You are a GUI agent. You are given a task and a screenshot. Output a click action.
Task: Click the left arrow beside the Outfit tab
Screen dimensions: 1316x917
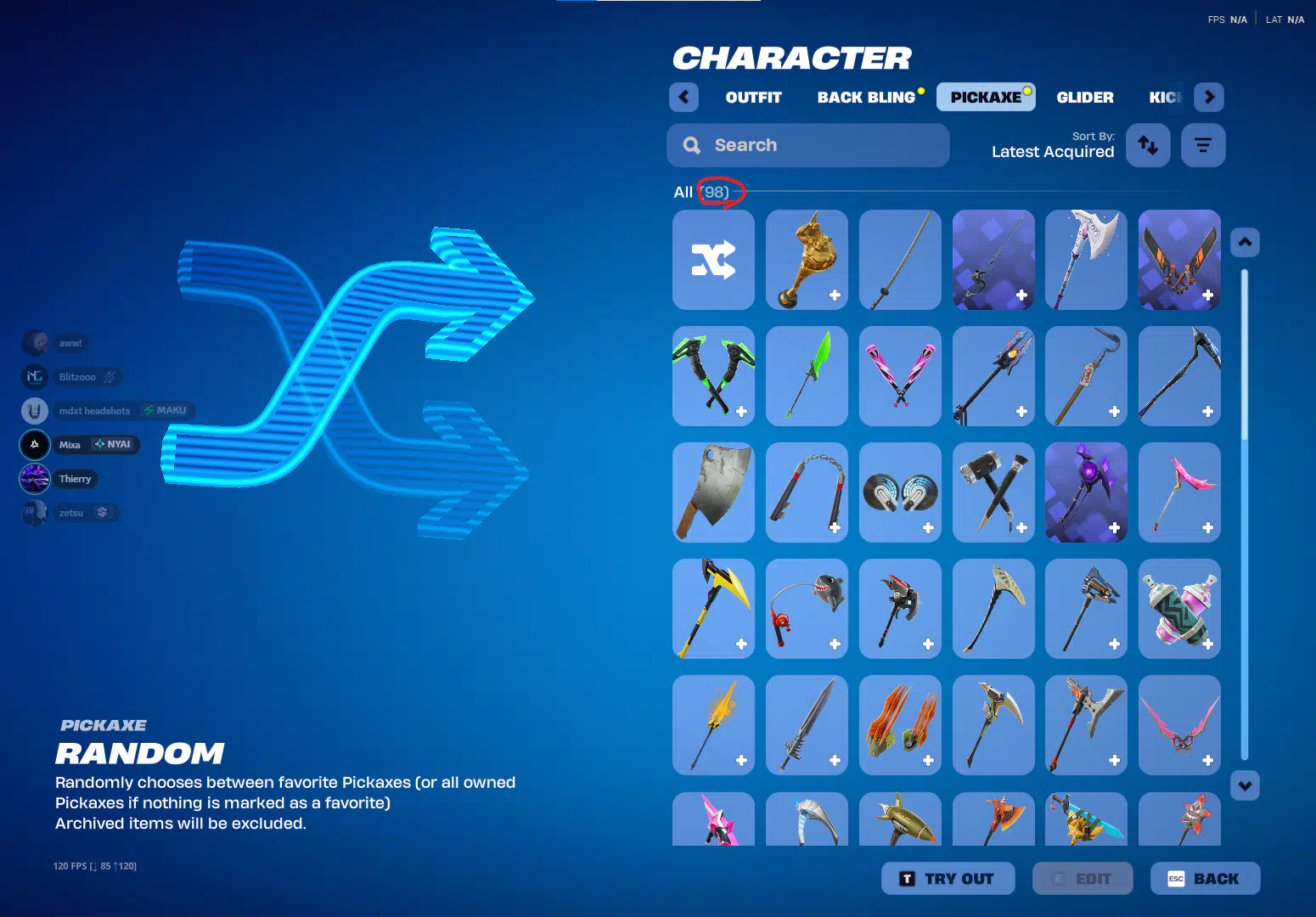pos(683,98)
